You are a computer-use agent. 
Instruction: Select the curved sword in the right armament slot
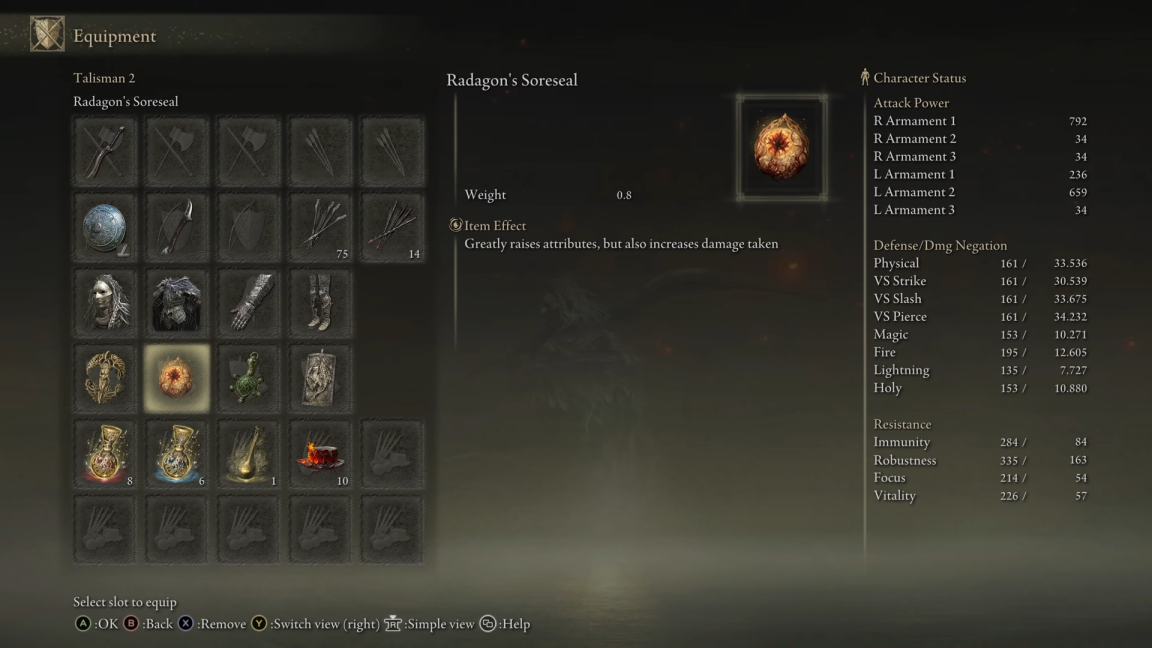pyautogui.click(x=105, y=152)
